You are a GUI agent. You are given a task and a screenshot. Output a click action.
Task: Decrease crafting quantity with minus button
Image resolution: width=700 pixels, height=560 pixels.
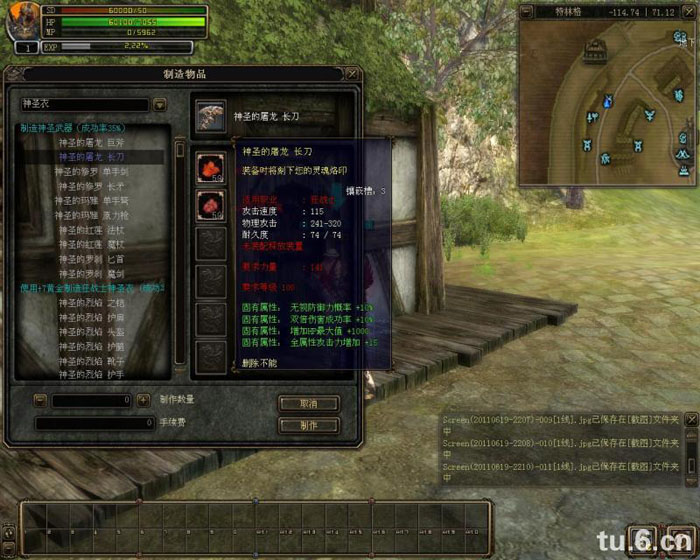pos(40,401)
